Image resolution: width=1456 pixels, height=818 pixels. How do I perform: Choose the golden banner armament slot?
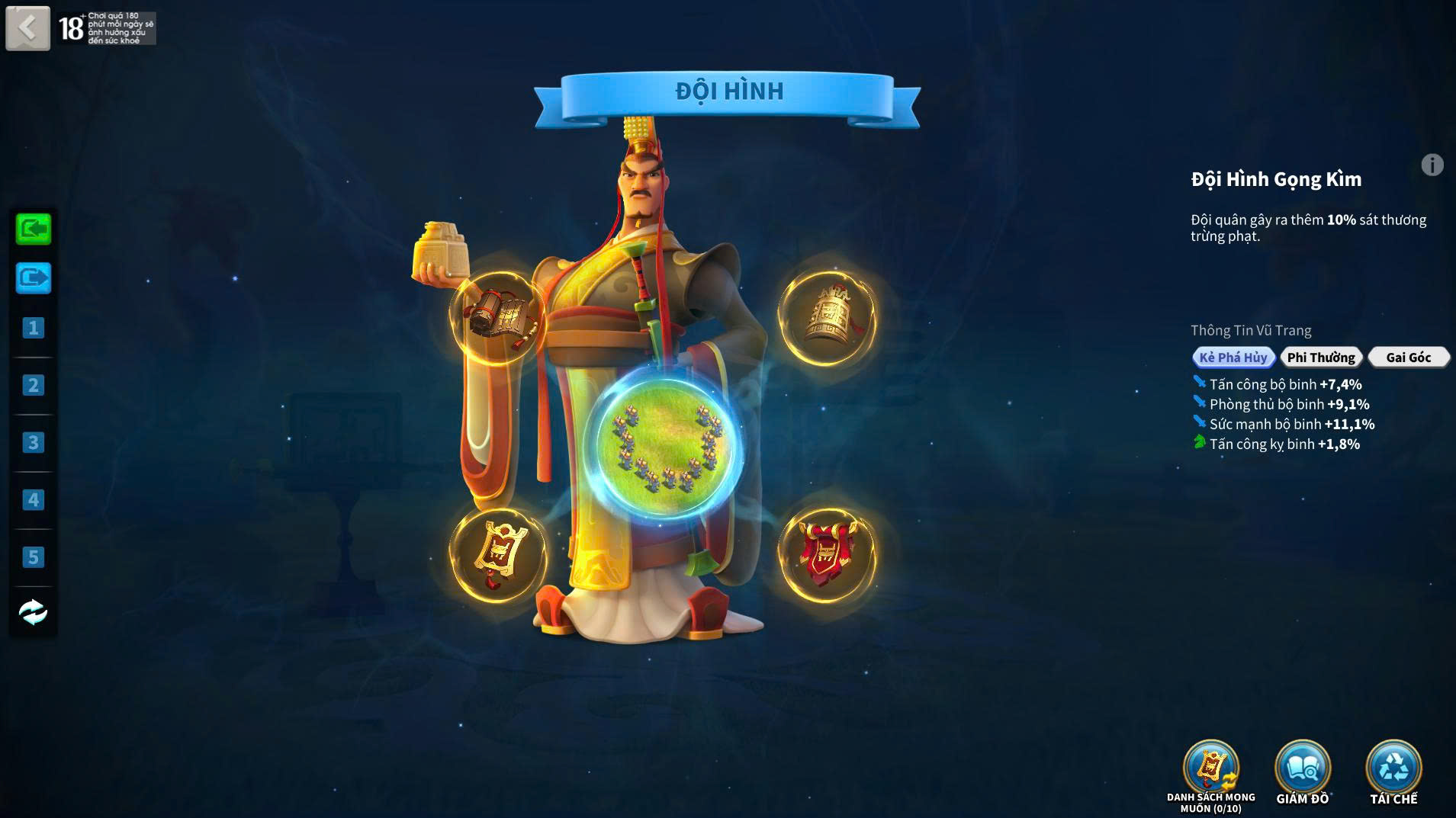[x=497, y=554]
